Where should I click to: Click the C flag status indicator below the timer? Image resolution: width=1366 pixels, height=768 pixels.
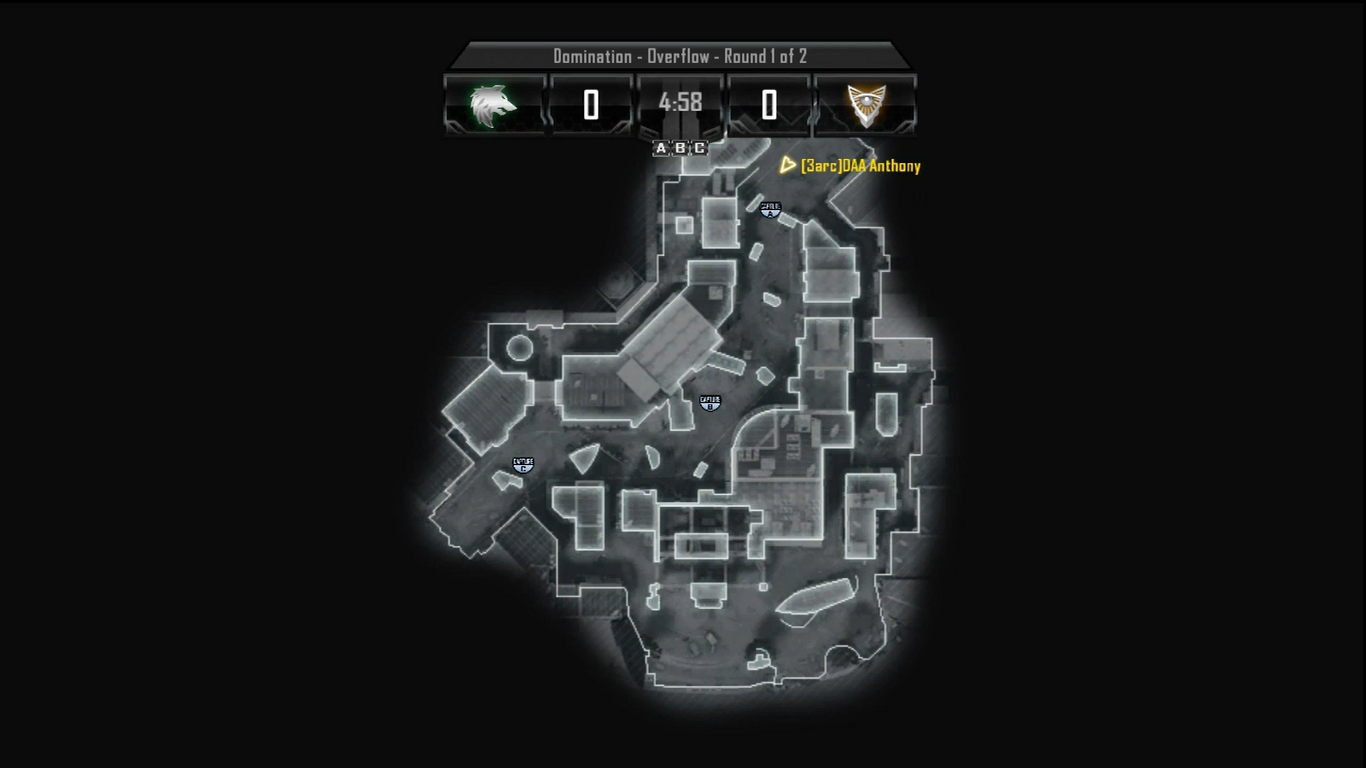click(700, 148)
